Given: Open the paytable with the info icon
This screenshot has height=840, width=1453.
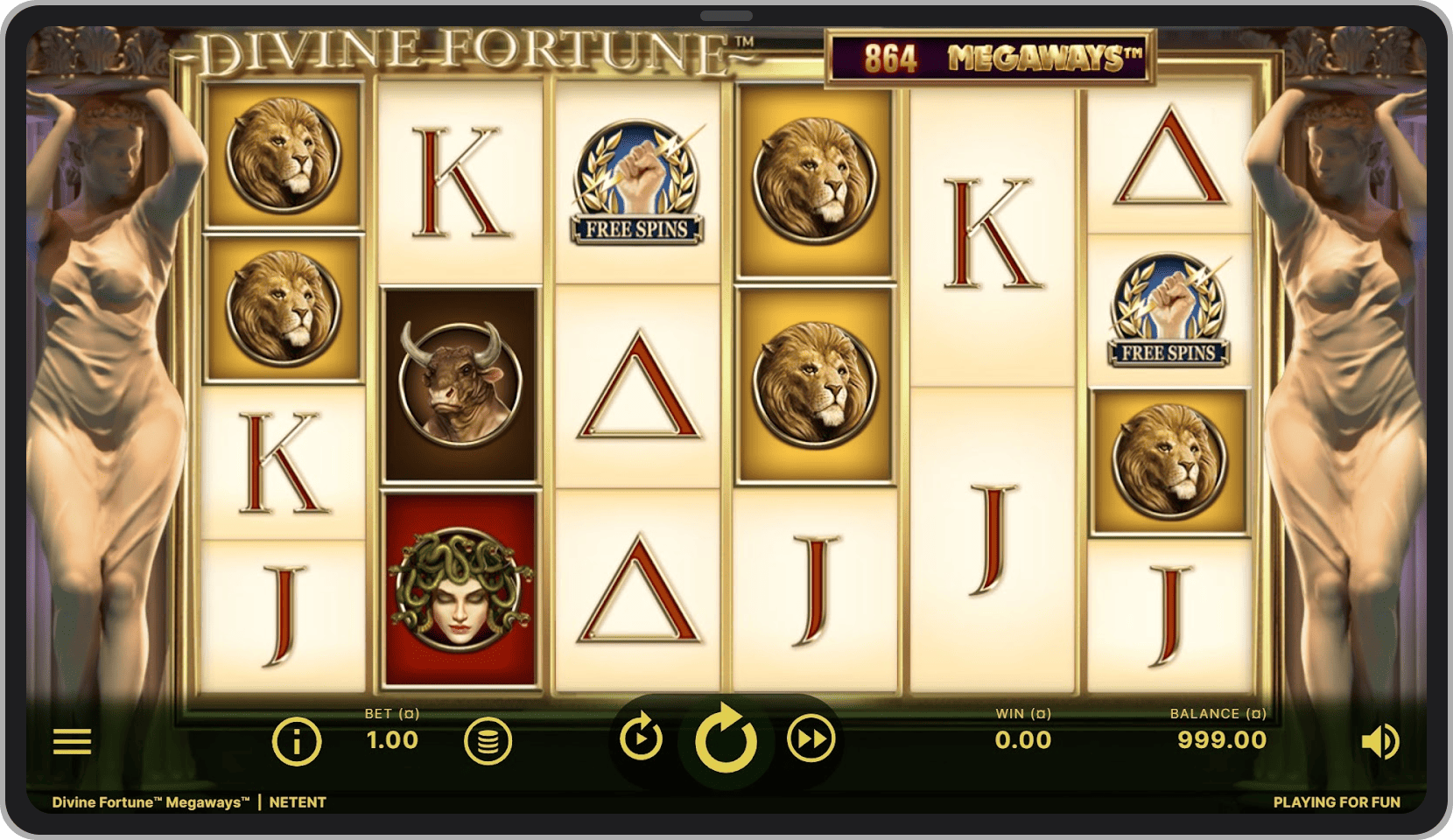Looking at the screenshot, I should 296,740.
